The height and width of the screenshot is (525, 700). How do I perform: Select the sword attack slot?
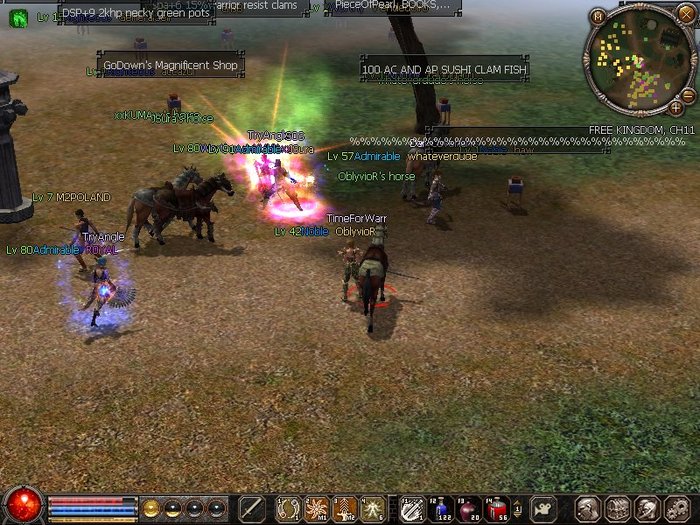252,508
